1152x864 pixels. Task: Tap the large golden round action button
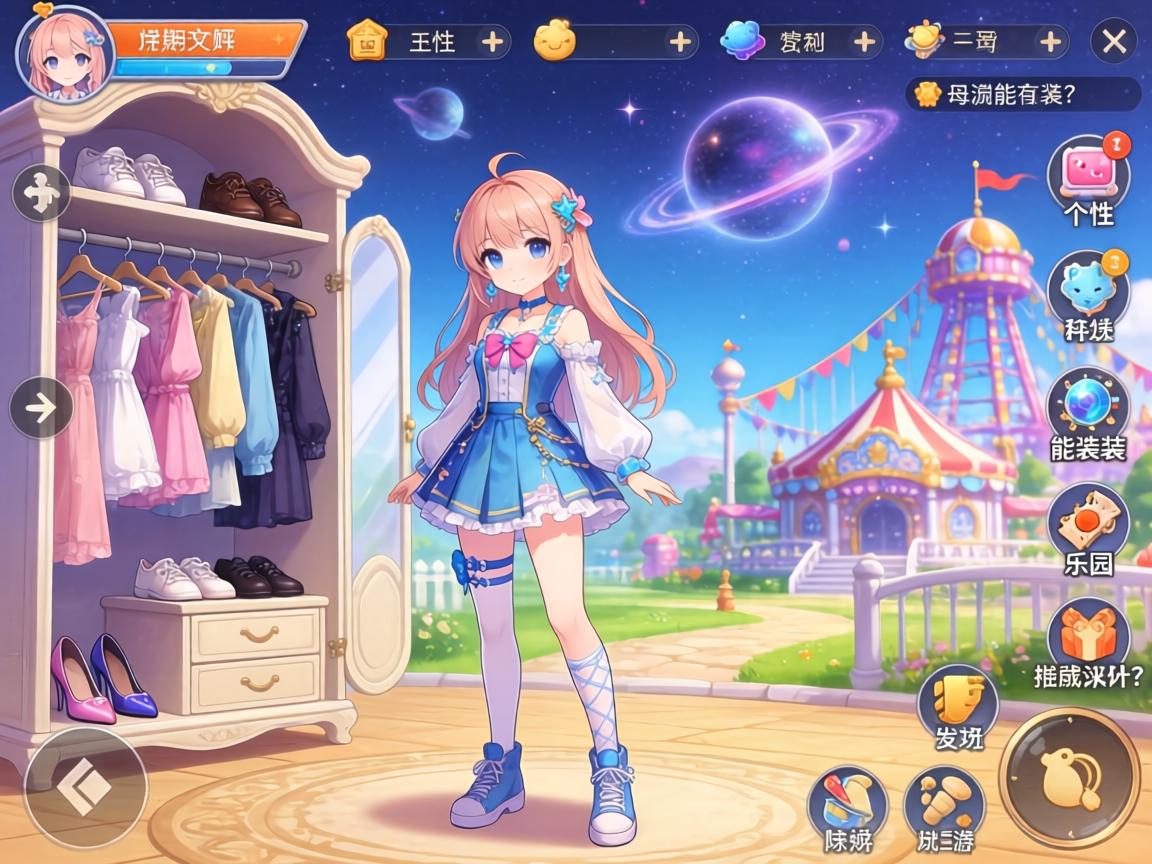click(x=1069, y=778)
